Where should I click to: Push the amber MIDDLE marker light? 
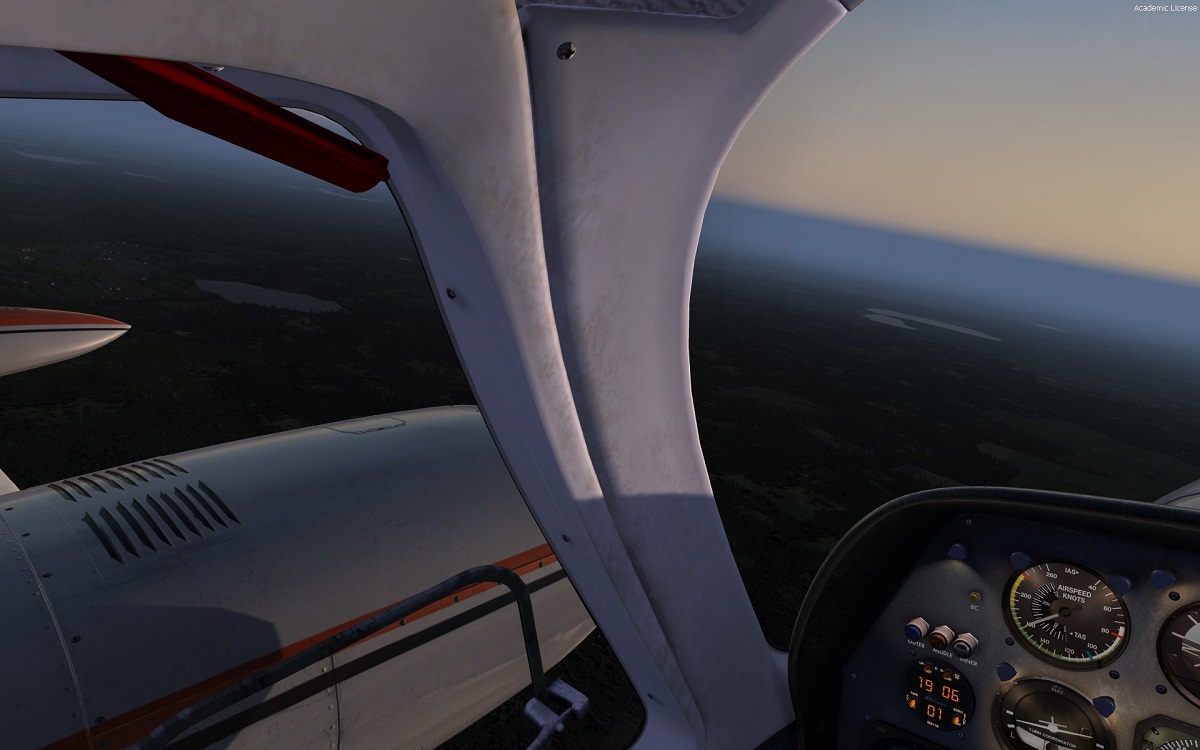pos(941,636)
